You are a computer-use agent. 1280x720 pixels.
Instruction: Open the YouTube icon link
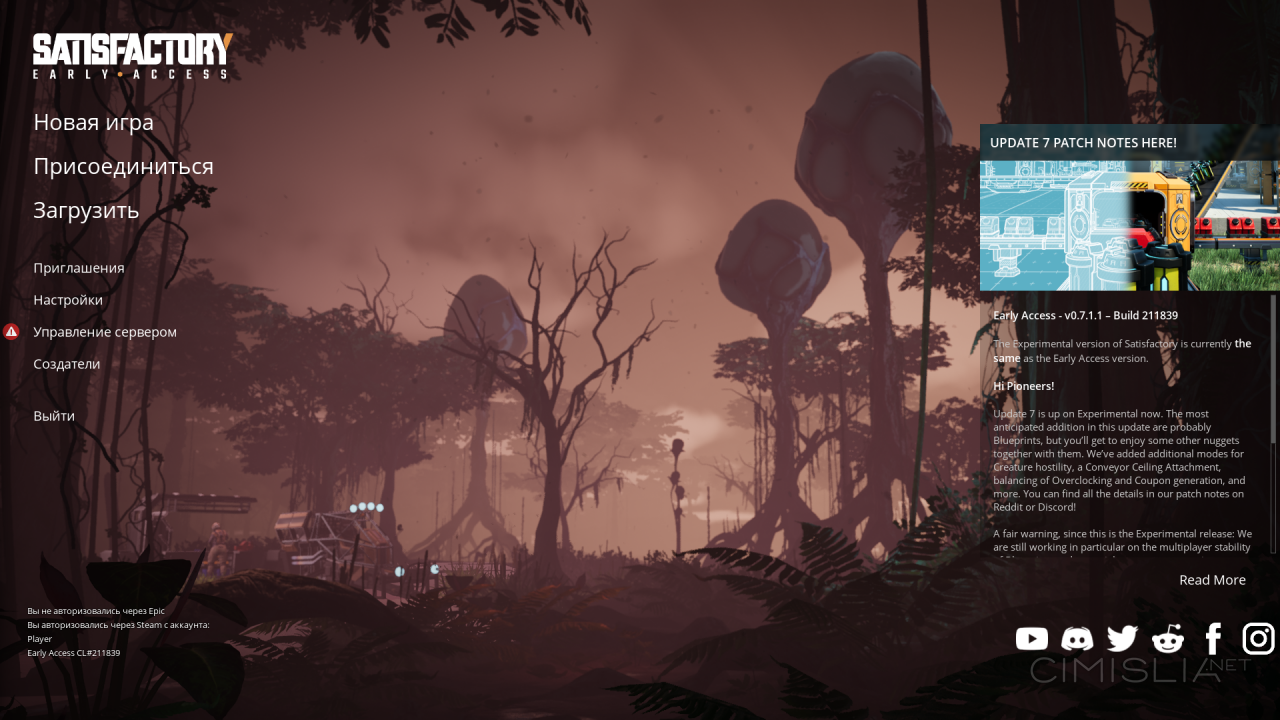coord(1032,639)
